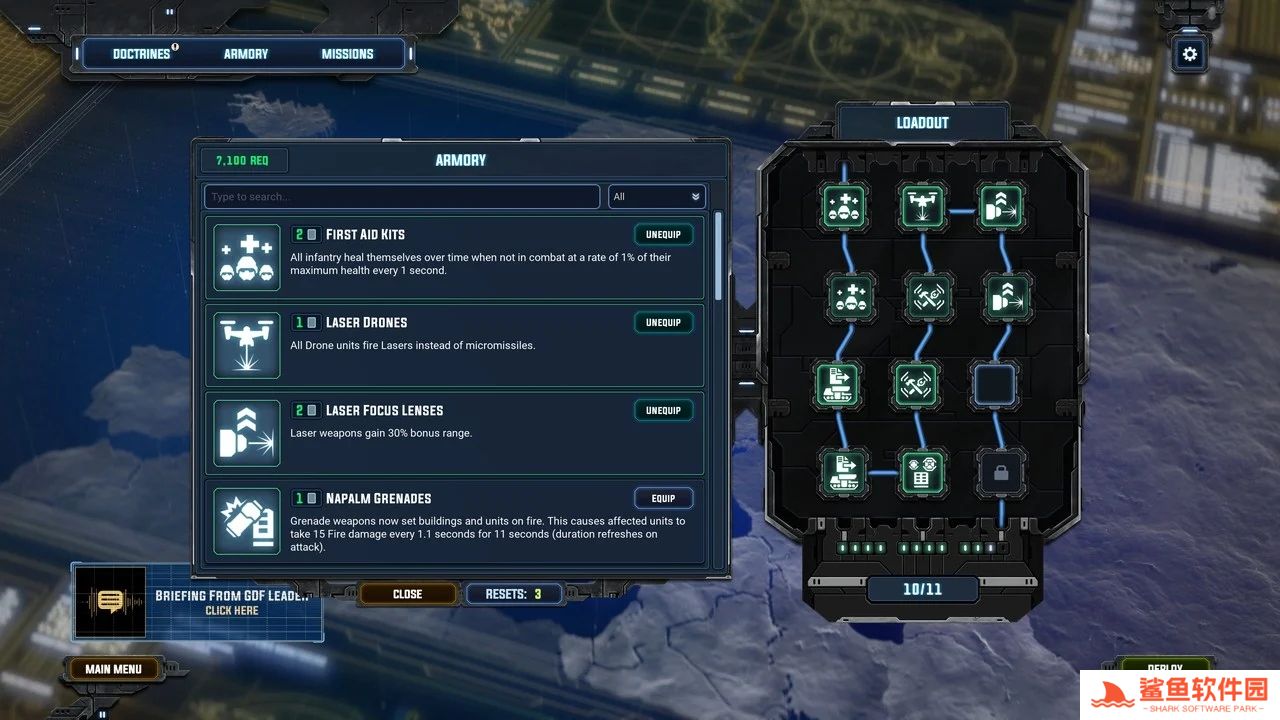Viewport: 1280px width, 720px height.
Task: Return to the Main Menu
Action: 113,669
